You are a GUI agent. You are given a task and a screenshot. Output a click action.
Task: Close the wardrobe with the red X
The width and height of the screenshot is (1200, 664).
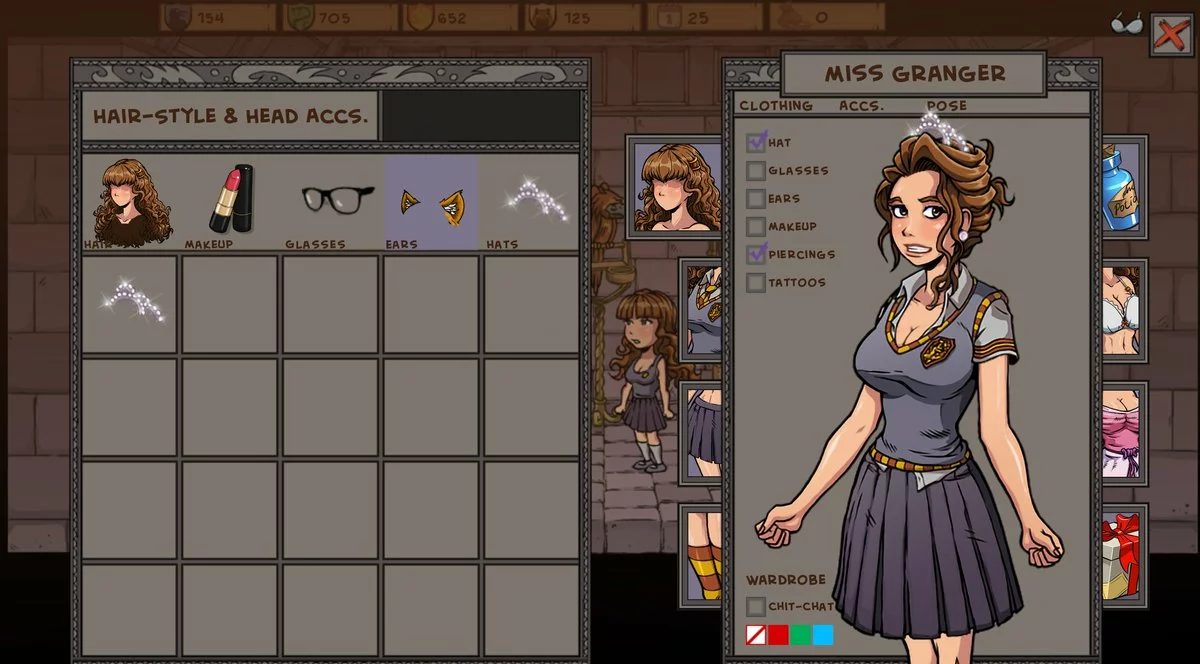click(1171, 35)
